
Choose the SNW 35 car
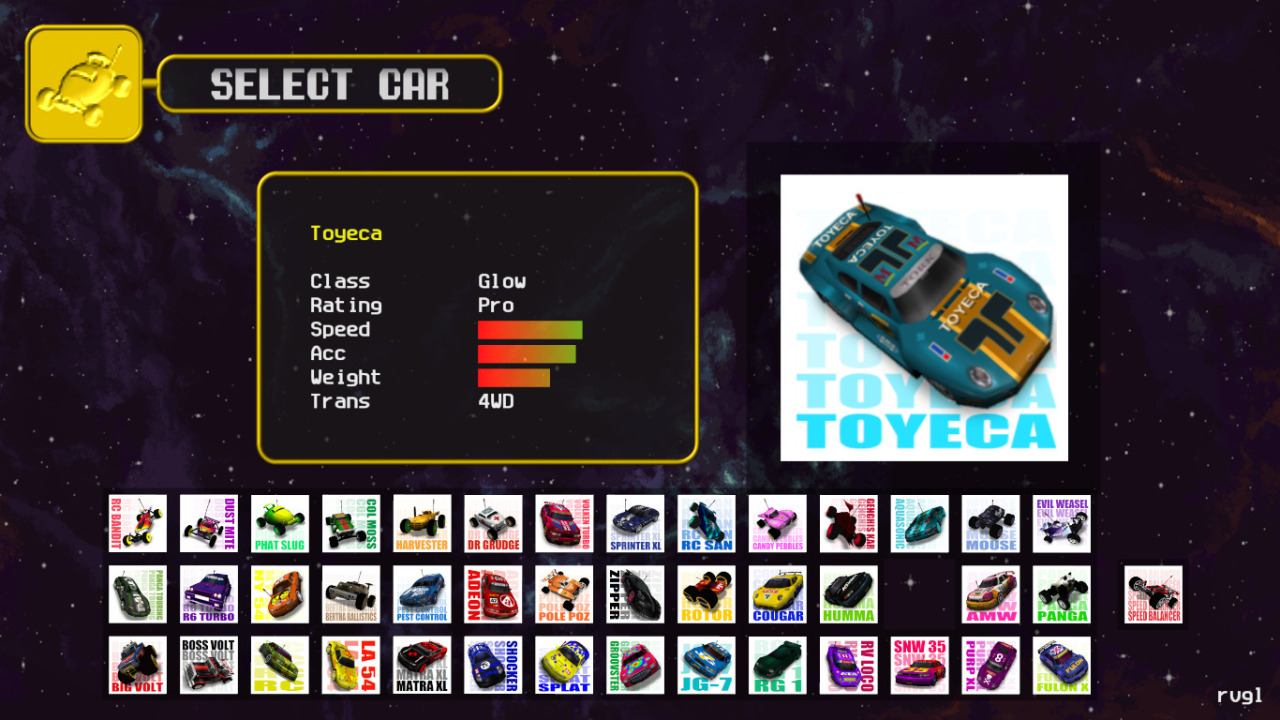click(919, 665)
